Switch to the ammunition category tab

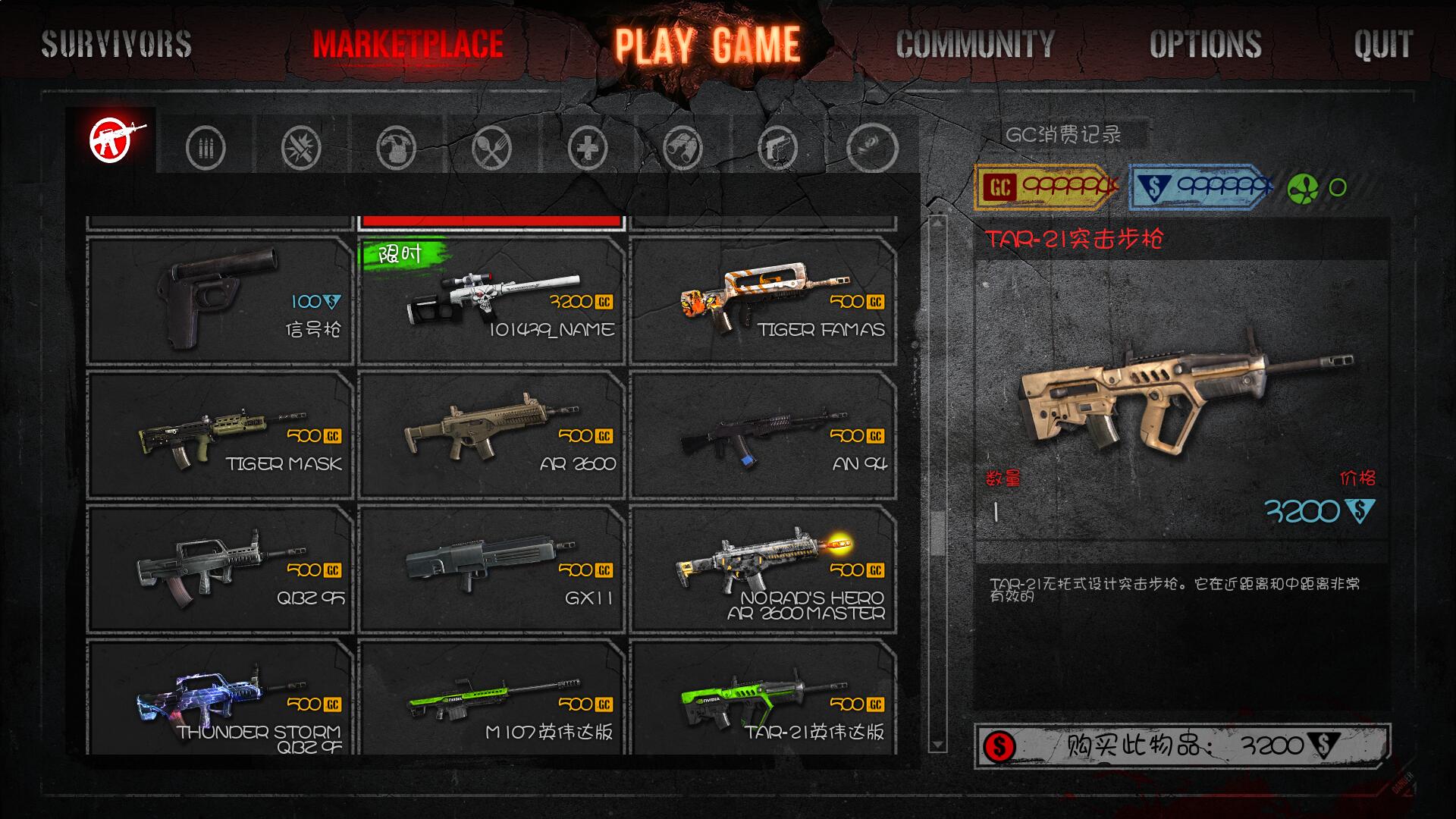coord(206,147)
